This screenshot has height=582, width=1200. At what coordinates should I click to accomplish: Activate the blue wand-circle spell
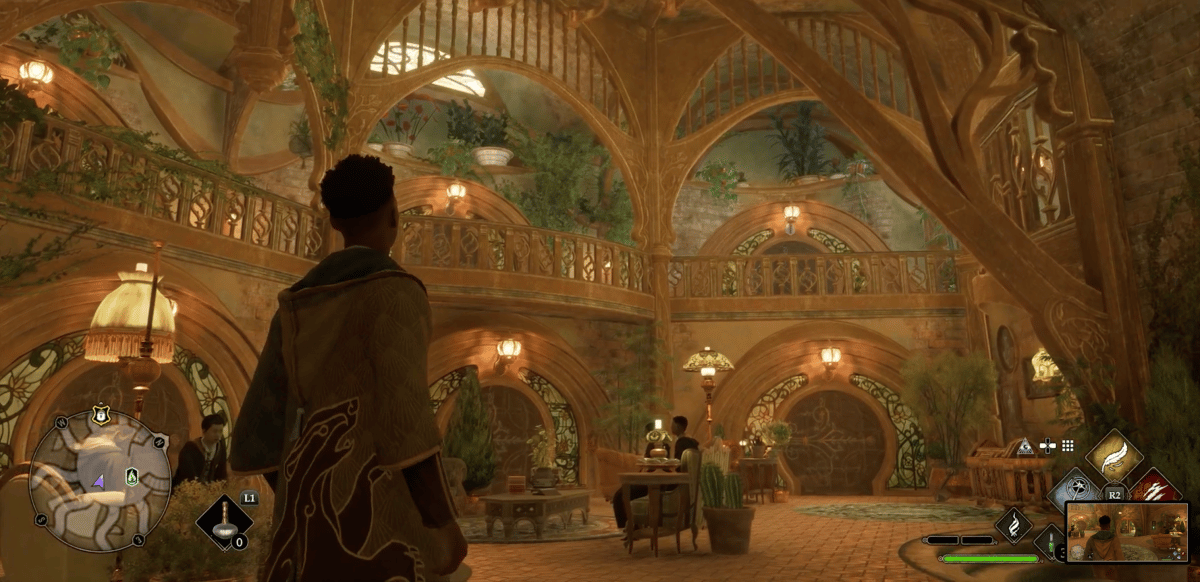[1076, 490]
